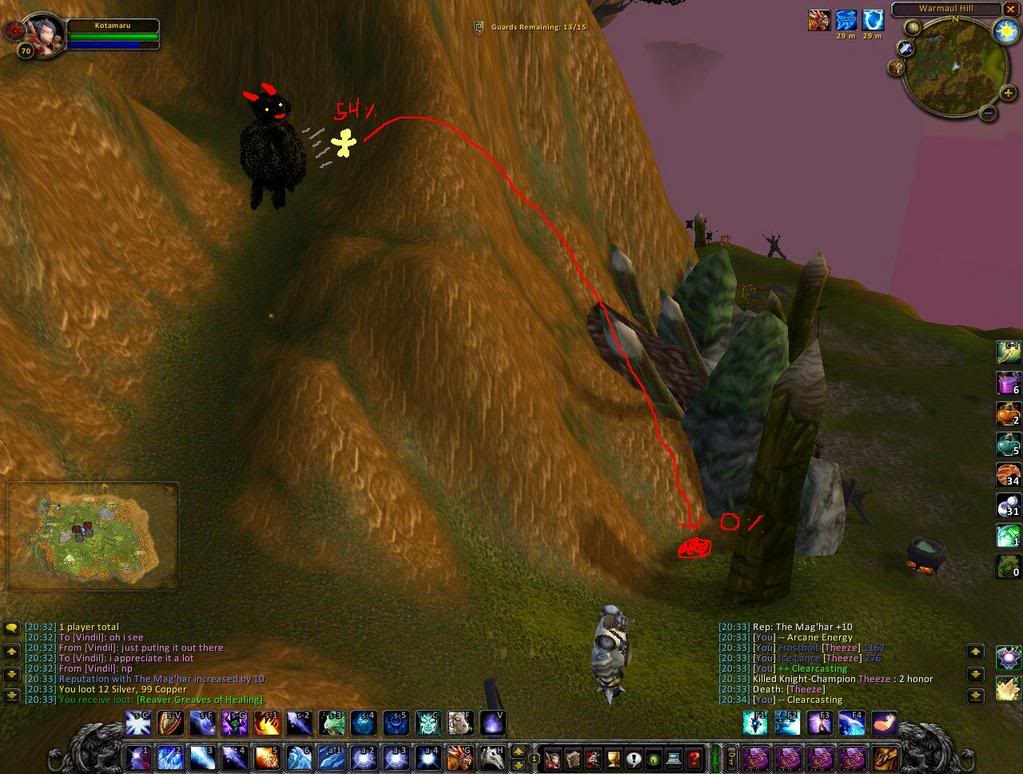Zoom out the minimap with minus button

click(x=987, y=112)
